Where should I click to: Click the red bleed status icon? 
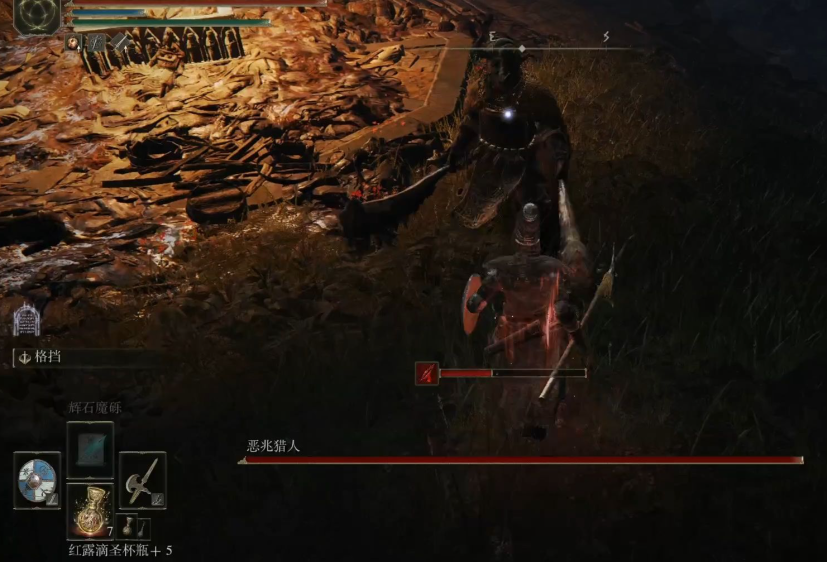[x=427, y=374]
